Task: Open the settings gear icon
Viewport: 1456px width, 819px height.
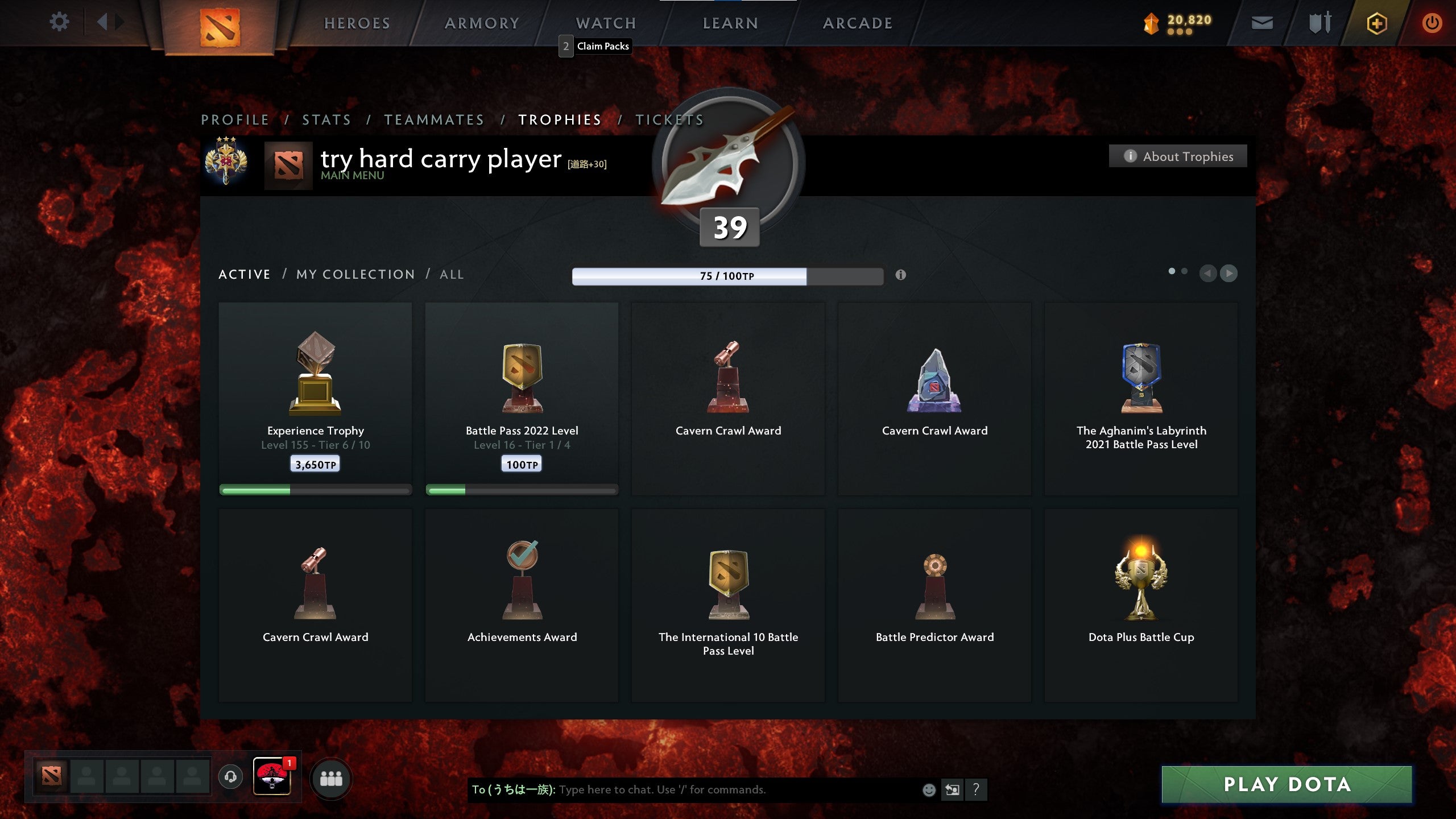Action: (x=59, y=22)
